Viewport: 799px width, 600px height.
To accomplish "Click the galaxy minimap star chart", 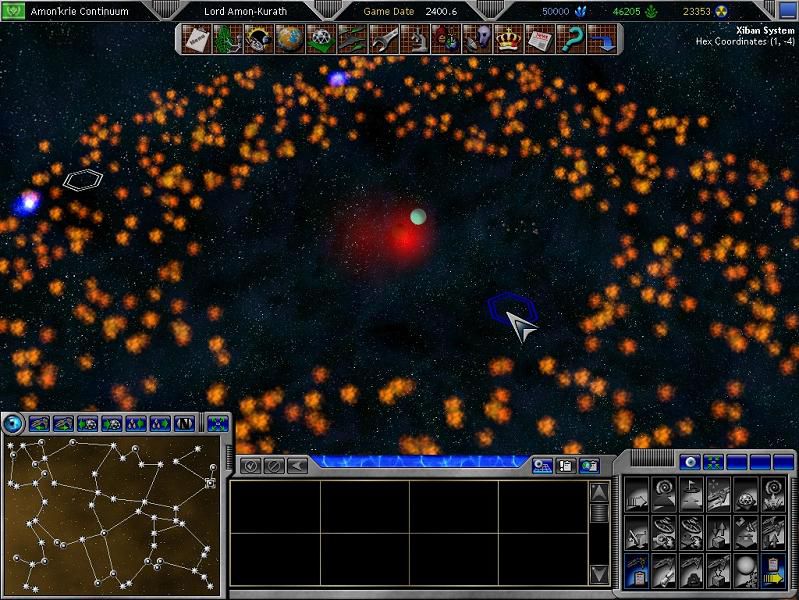I will [110, 517].
